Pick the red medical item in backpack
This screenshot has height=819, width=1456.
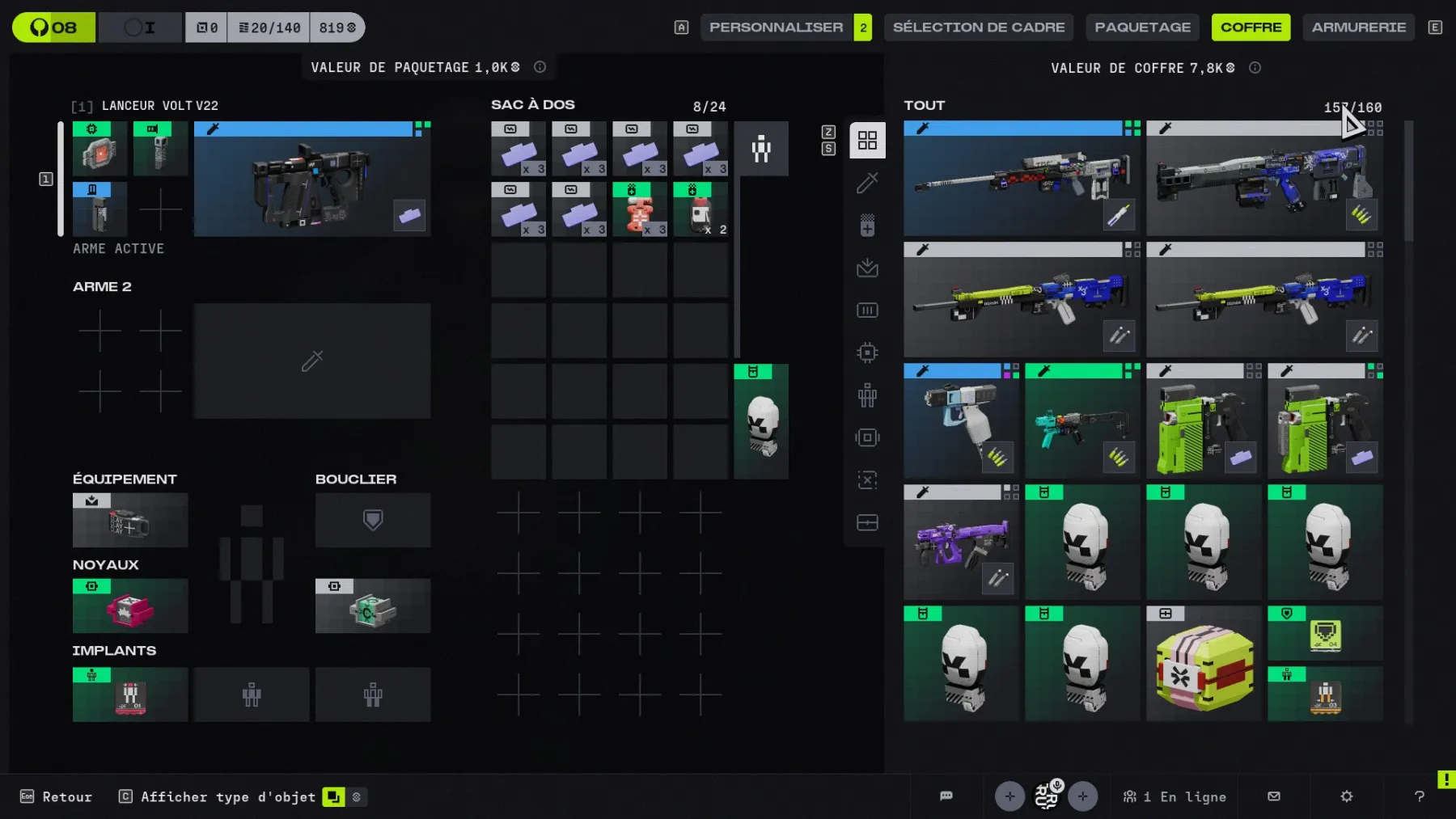pos(639,210)
